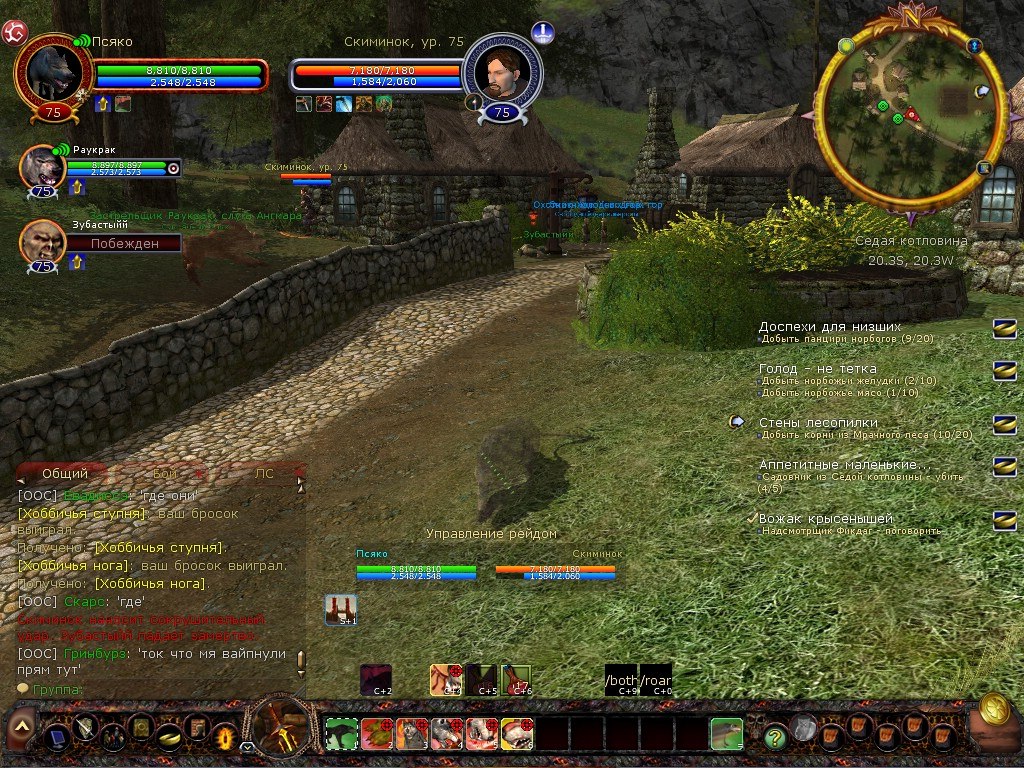Open the gold coin store button
This screenshot has width=1024, height=768.
(x=994, y=709)
